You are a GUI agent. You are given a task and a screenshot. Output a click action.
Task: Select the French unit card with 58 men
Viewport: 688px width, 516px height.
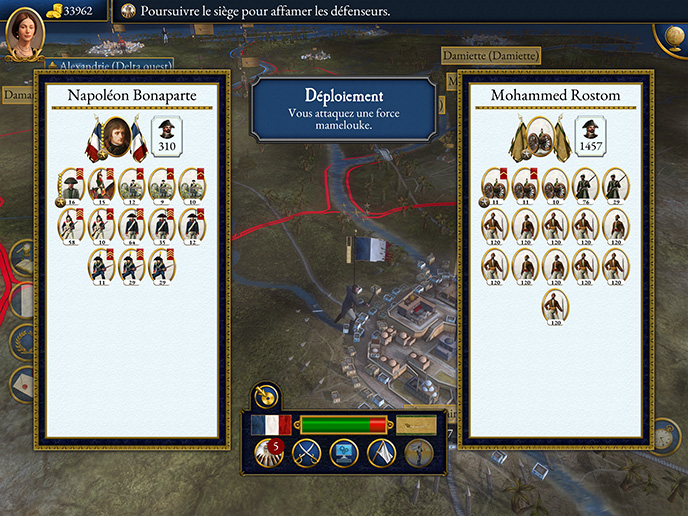click(x=71, y=225)
